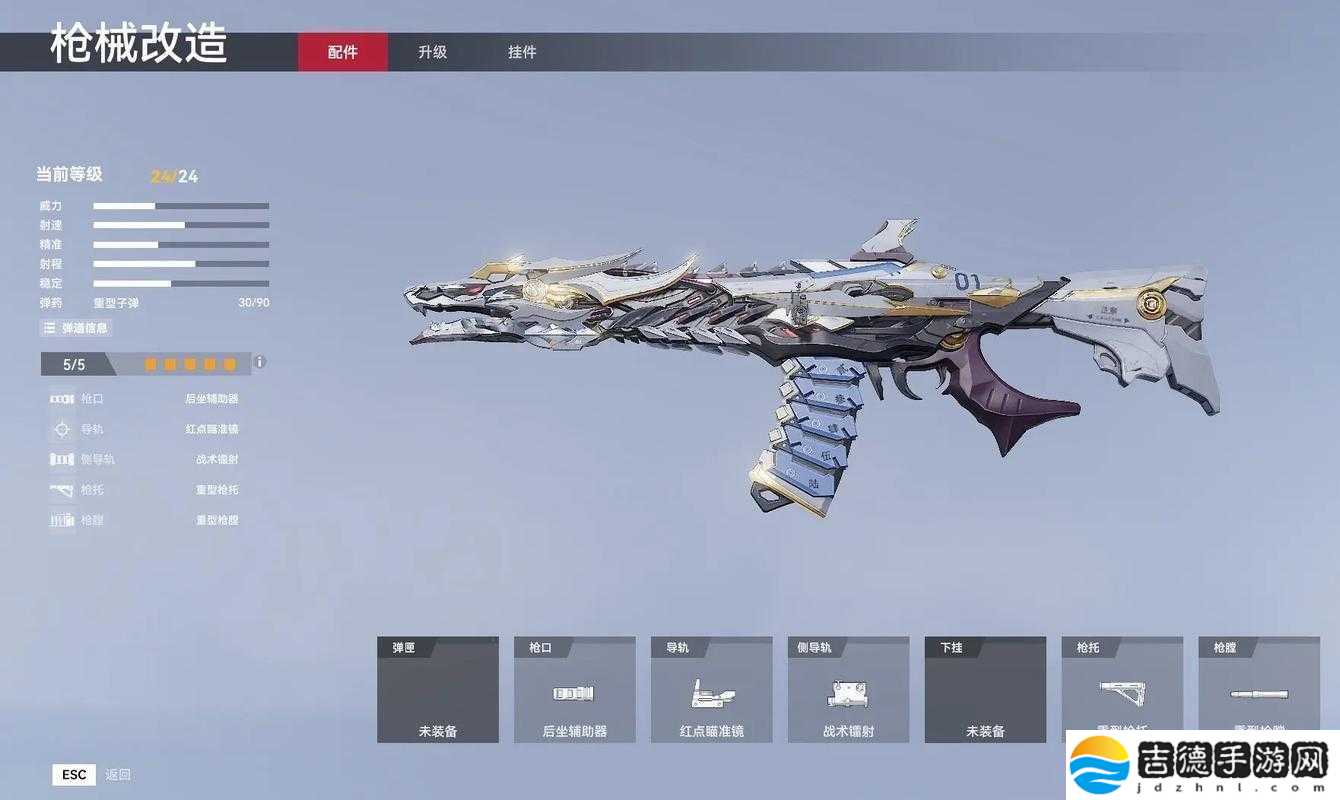Select the 导轨 红点瞄准镜 list row
The height and width of the screenshot is (800, 1340).
(x=144, y=429)
